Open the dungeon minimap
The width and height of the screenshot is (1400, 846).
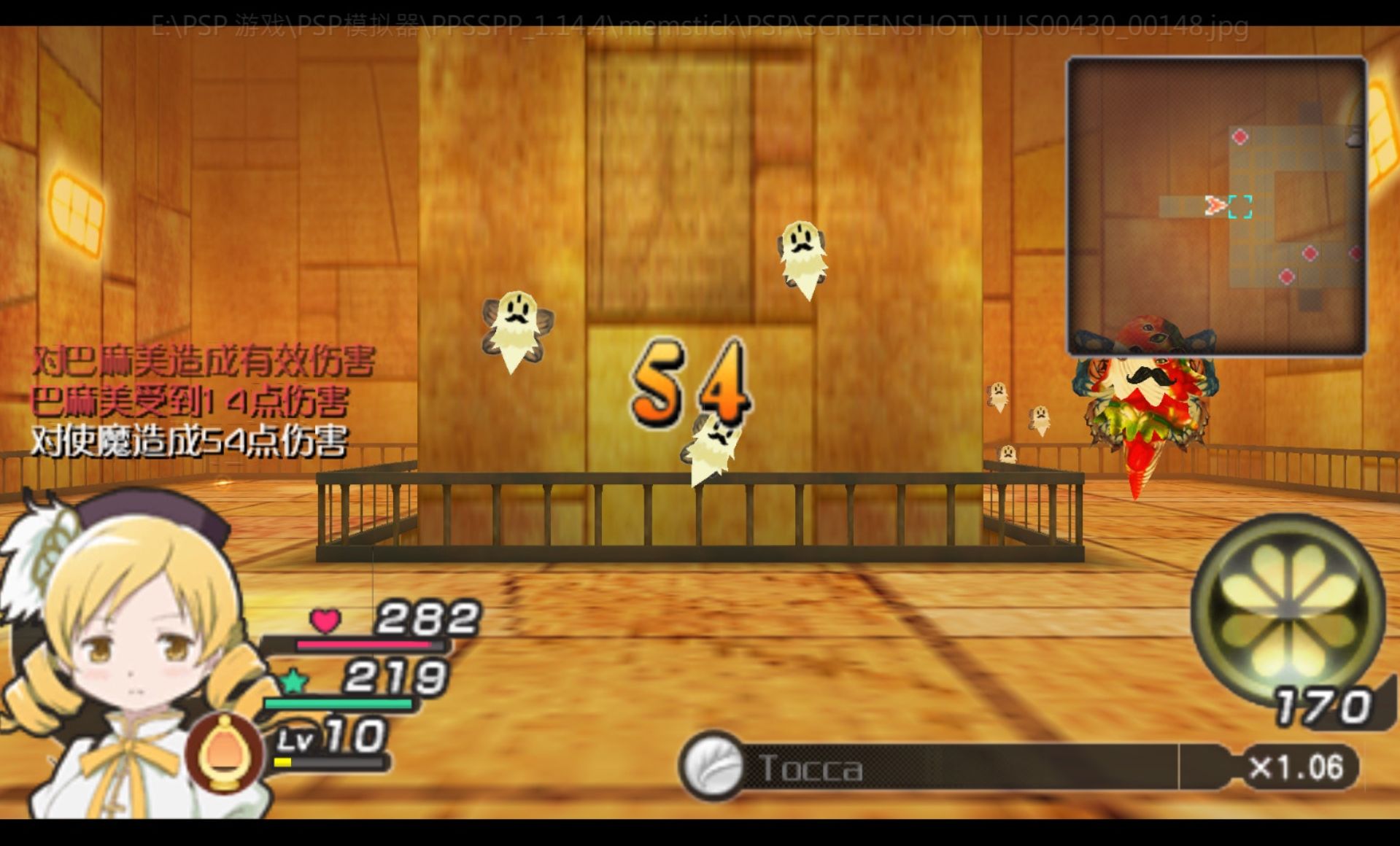1216,206
